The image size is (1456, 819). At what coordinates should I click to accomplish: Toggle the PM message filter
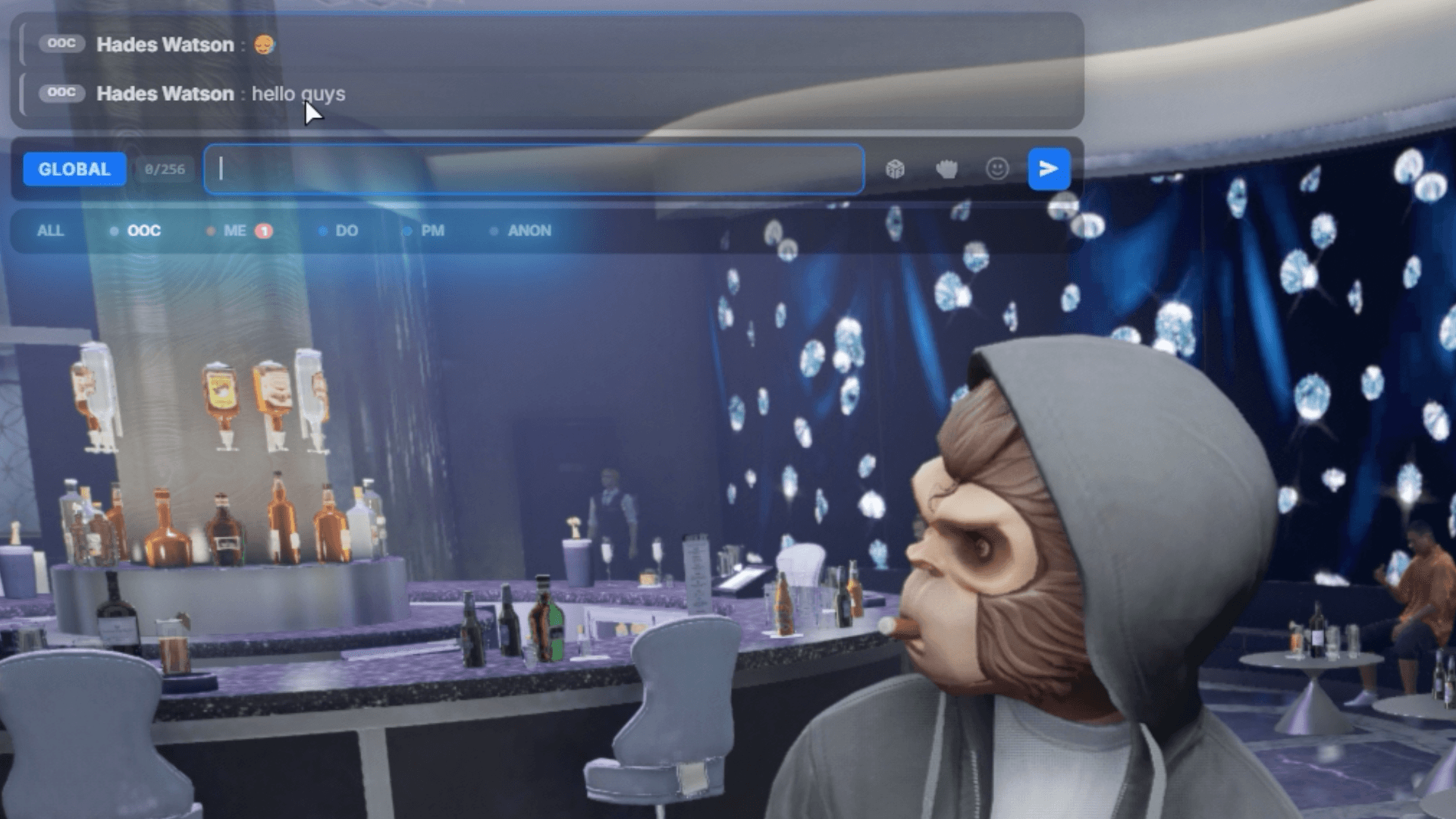431,231
